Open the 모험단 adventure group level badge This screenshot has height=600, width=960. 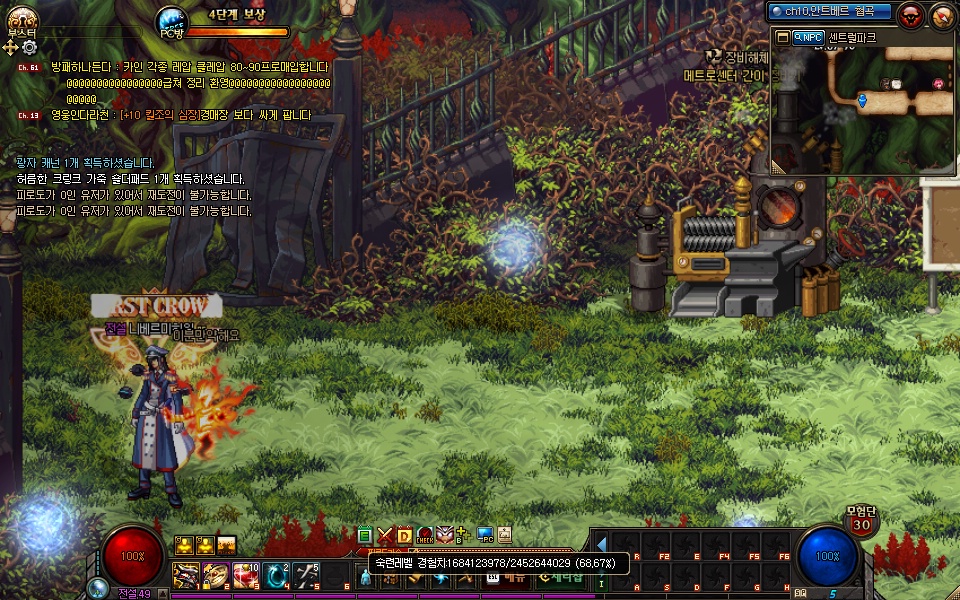(860, 524)
